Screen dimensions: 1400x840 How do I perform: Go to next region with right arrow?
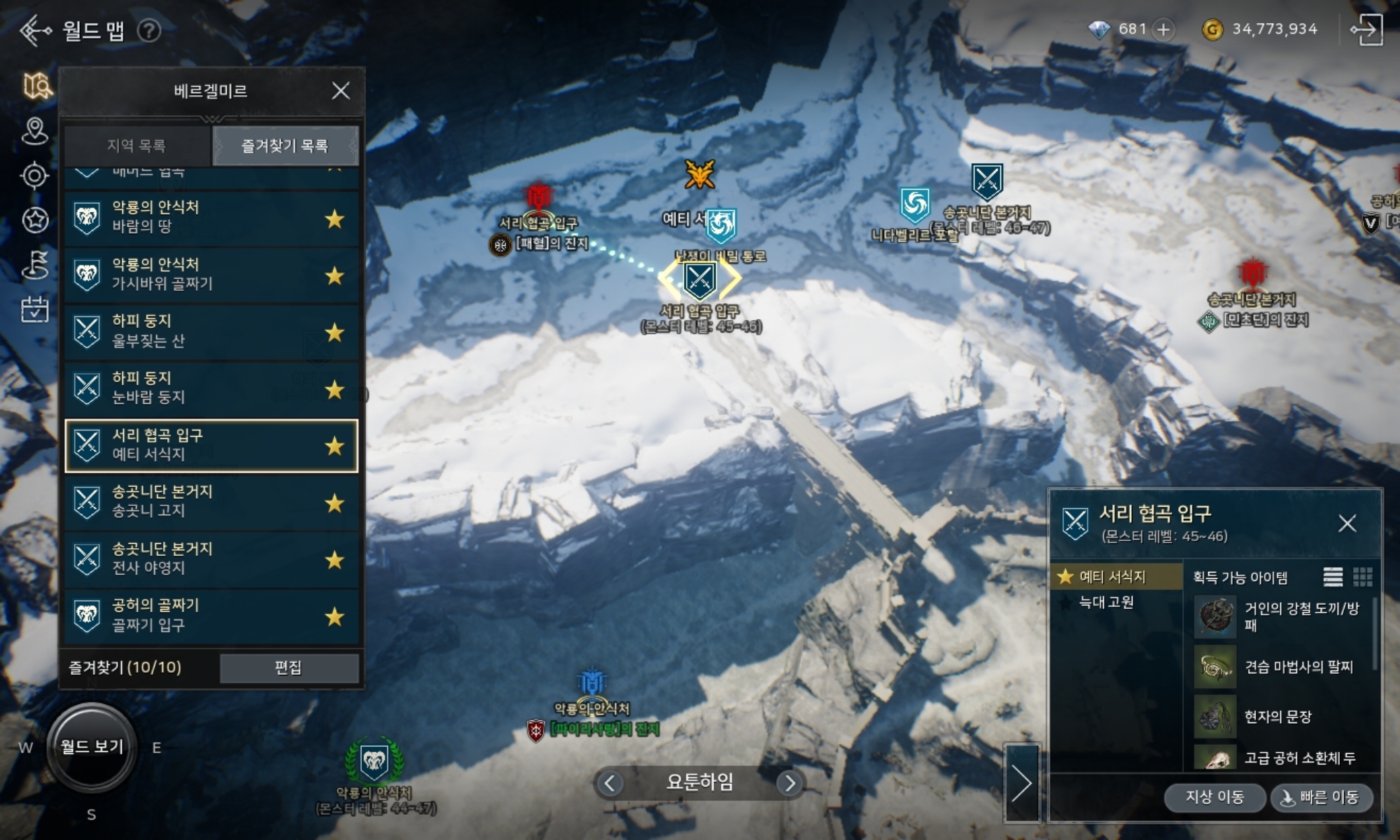pyautogui.click(x=790, y=783)
